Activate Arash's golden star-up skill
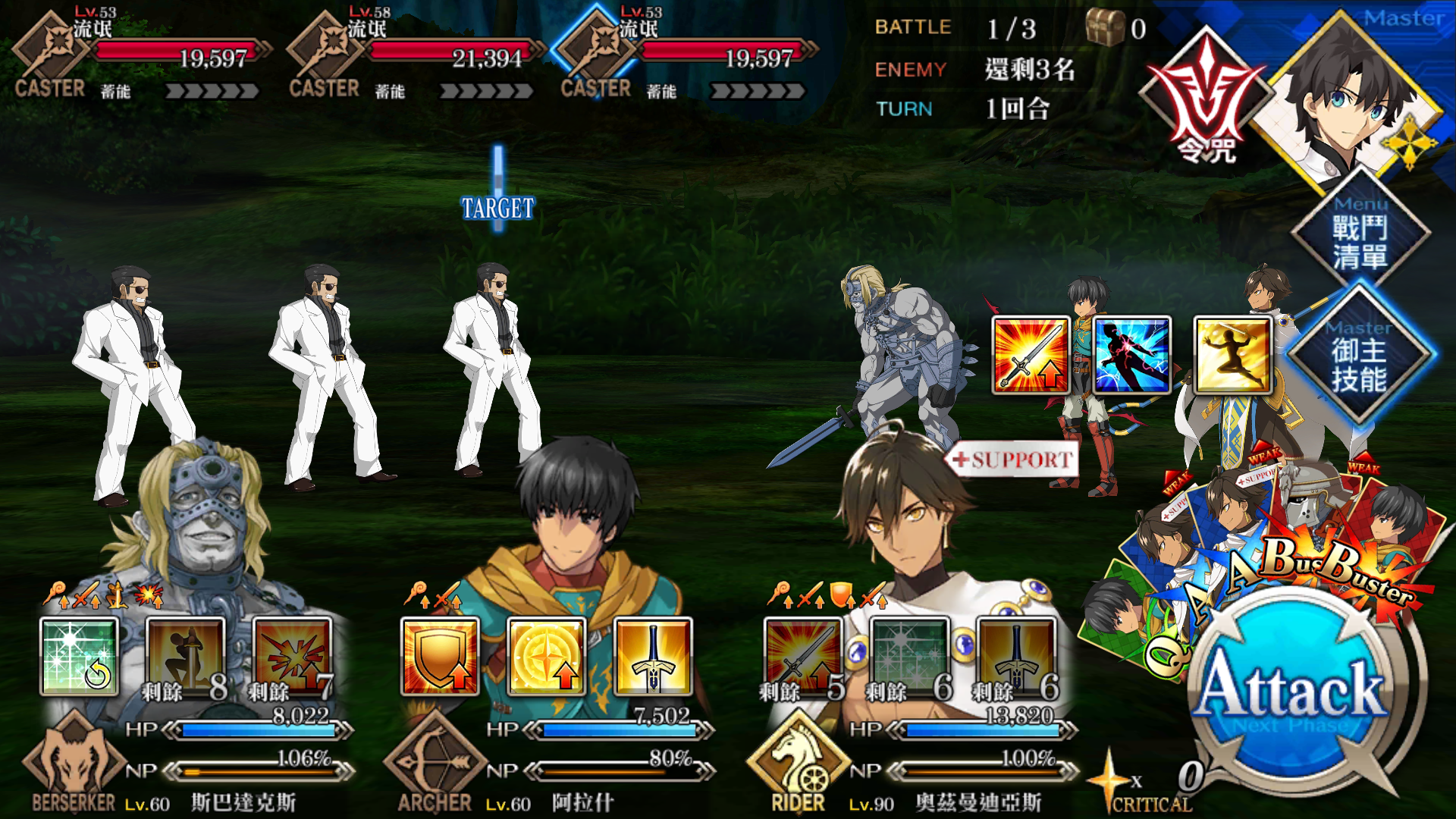This screenshot has height=819, width=1456. tap(546, 657)
